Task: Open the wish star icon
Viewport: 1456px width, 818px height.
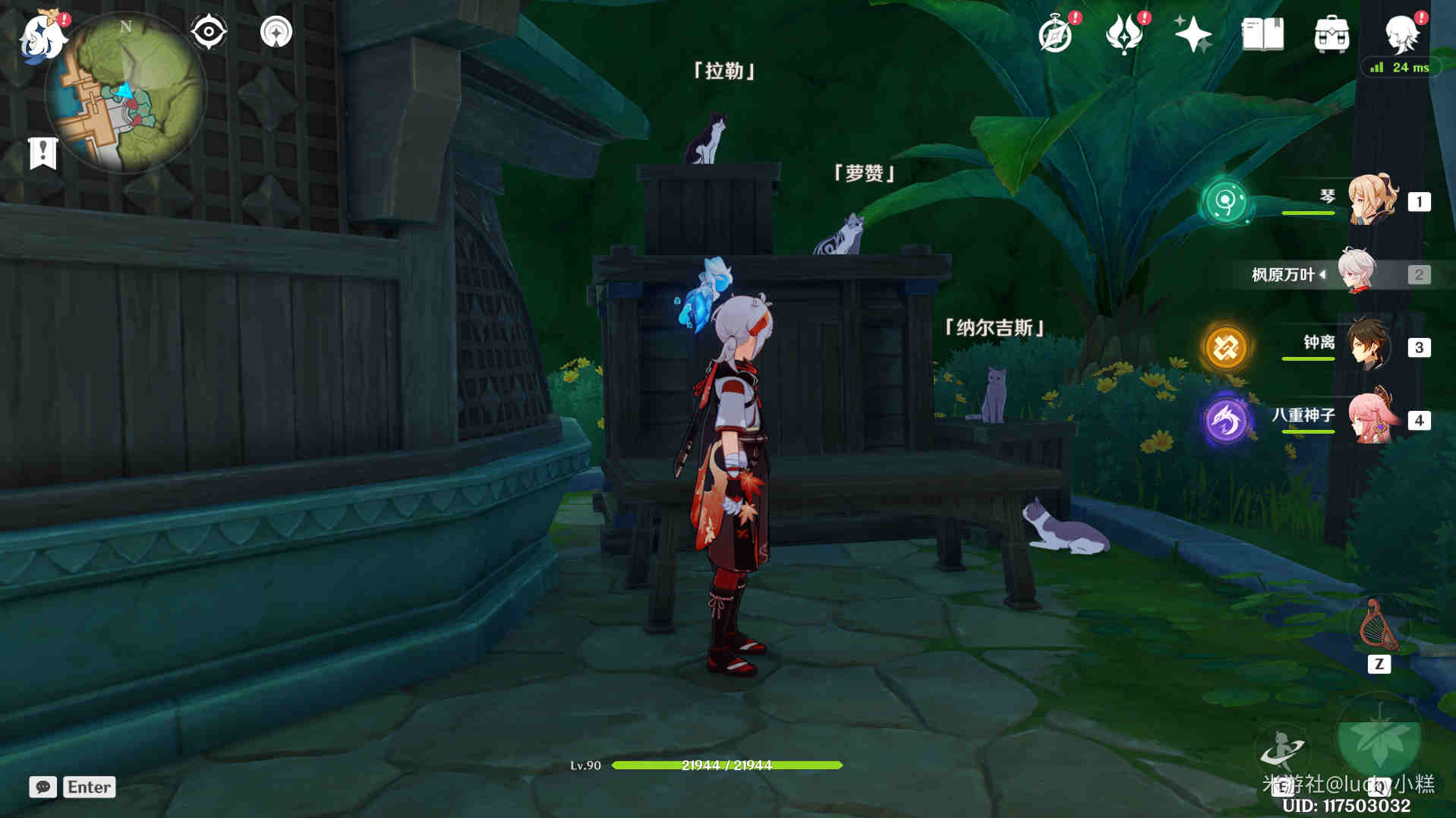Action: [1193, 34]
